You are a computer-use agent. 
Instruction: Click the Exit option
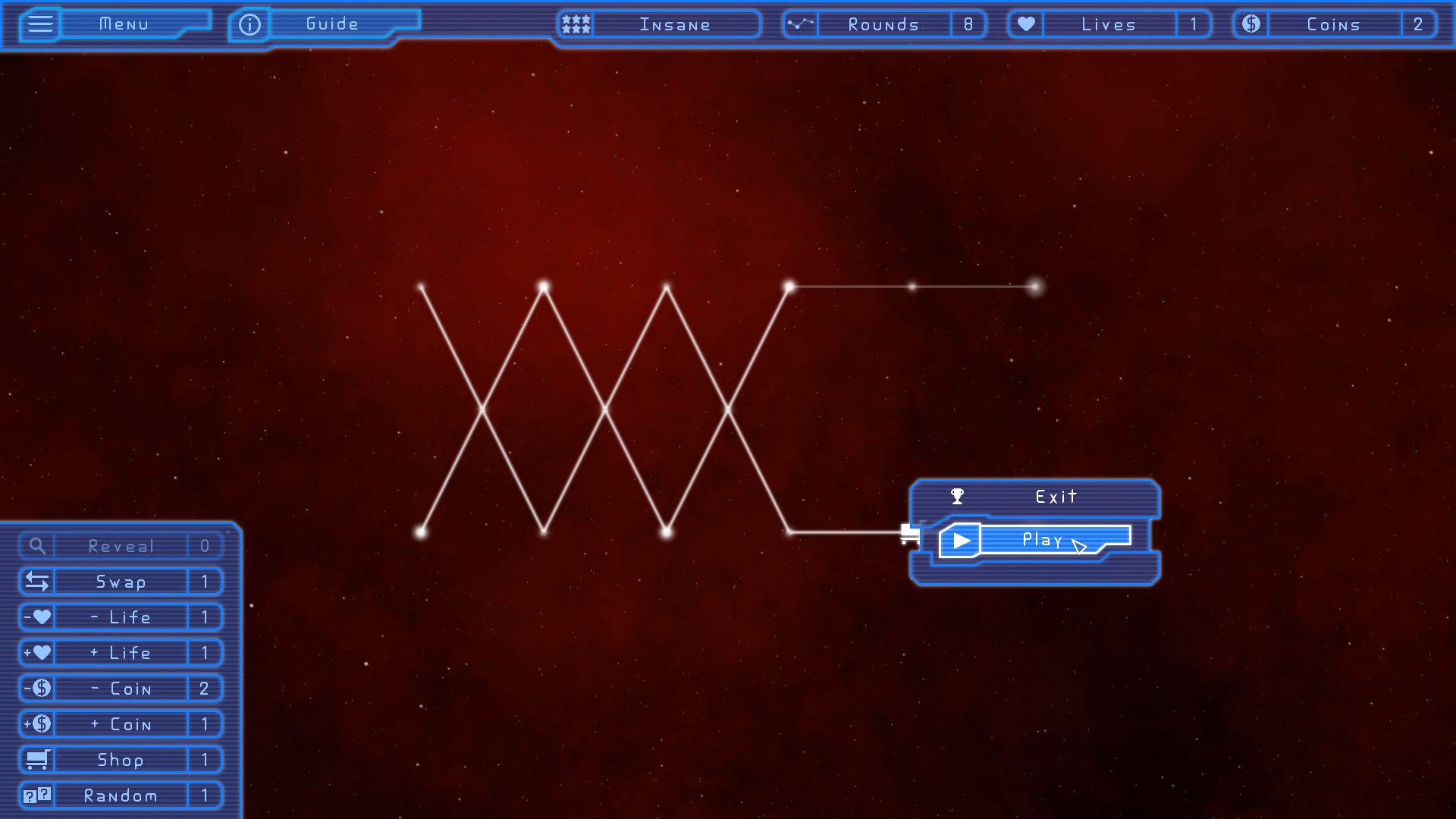click(x=1055, y=497)
